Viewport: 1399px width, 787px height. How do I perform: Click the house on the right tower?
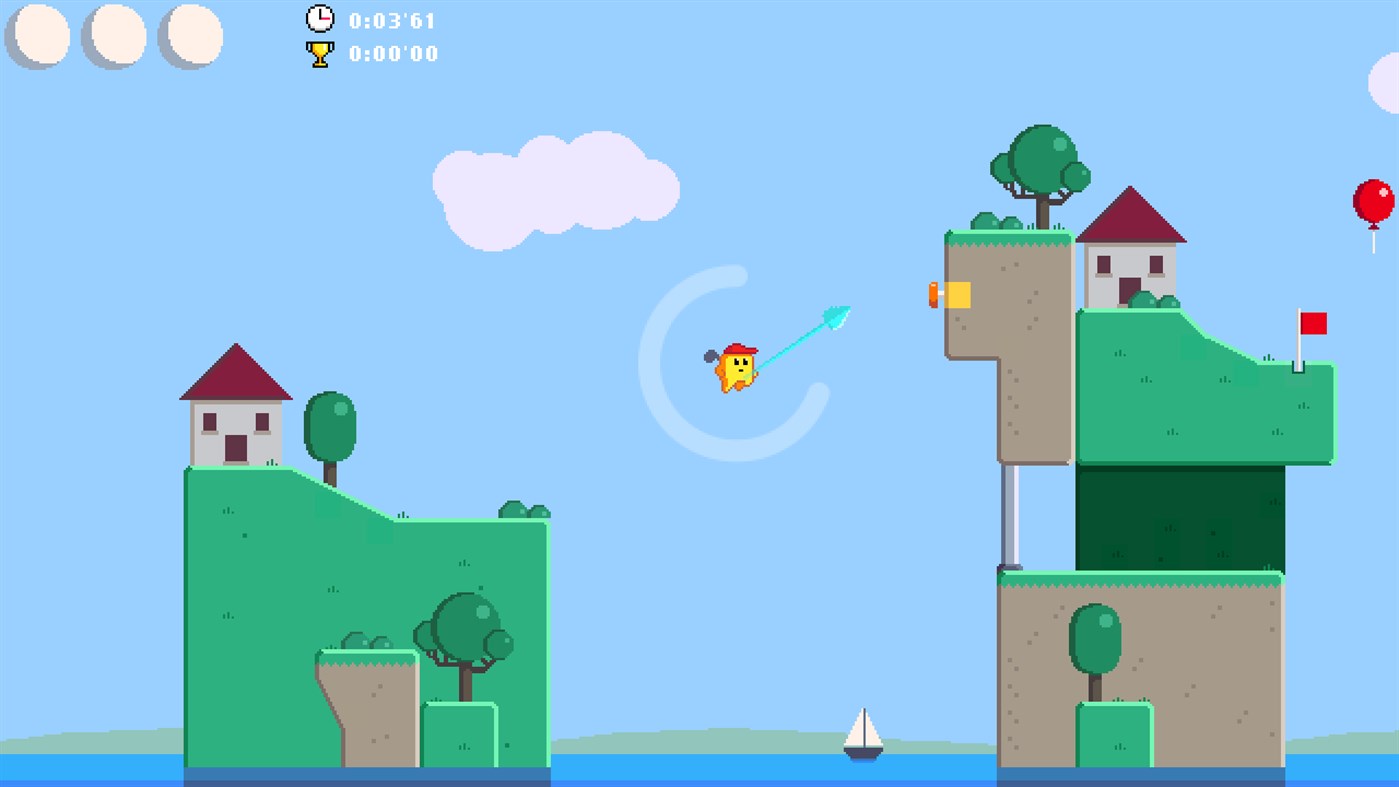coord(1133,250)
